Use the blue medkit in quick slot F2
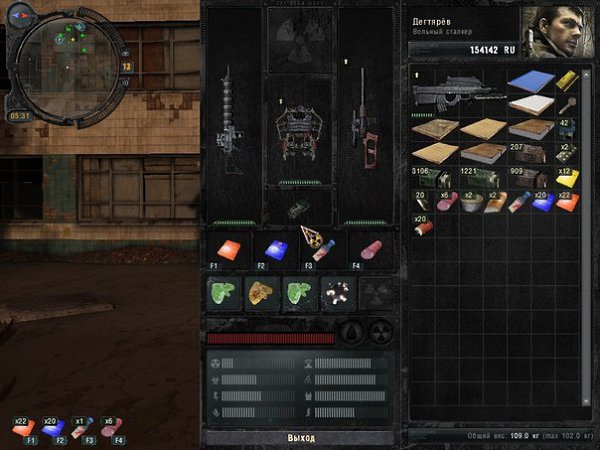 pos(274,251)
